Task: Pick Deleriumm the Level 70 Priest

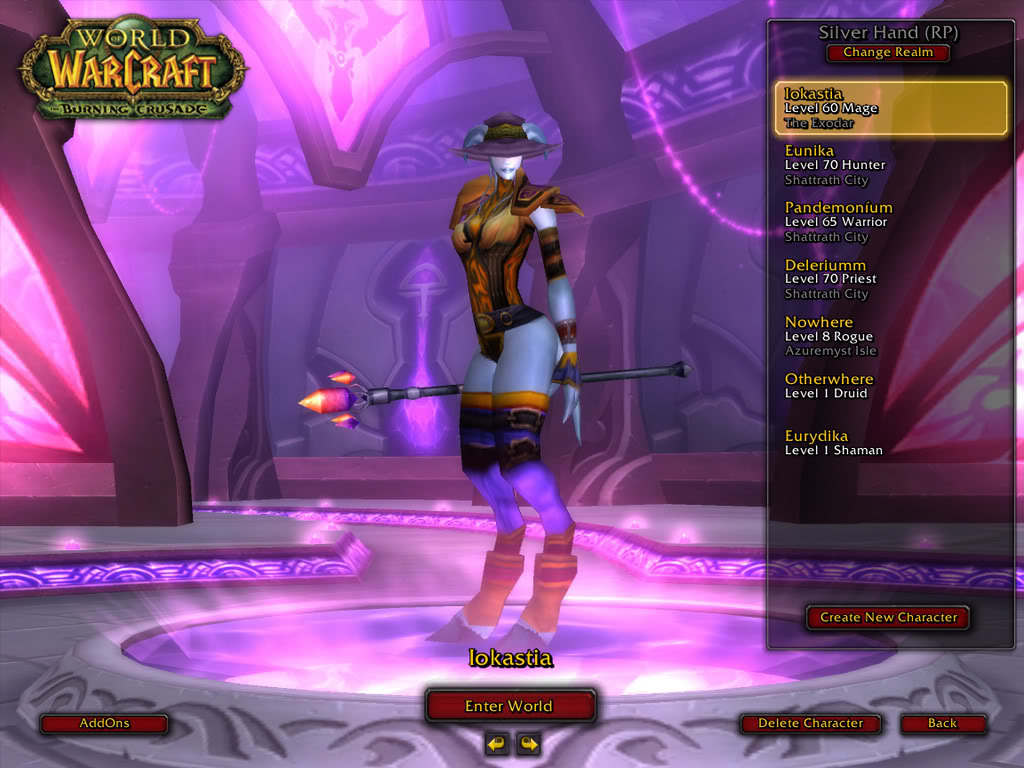Action: [890, 279]
